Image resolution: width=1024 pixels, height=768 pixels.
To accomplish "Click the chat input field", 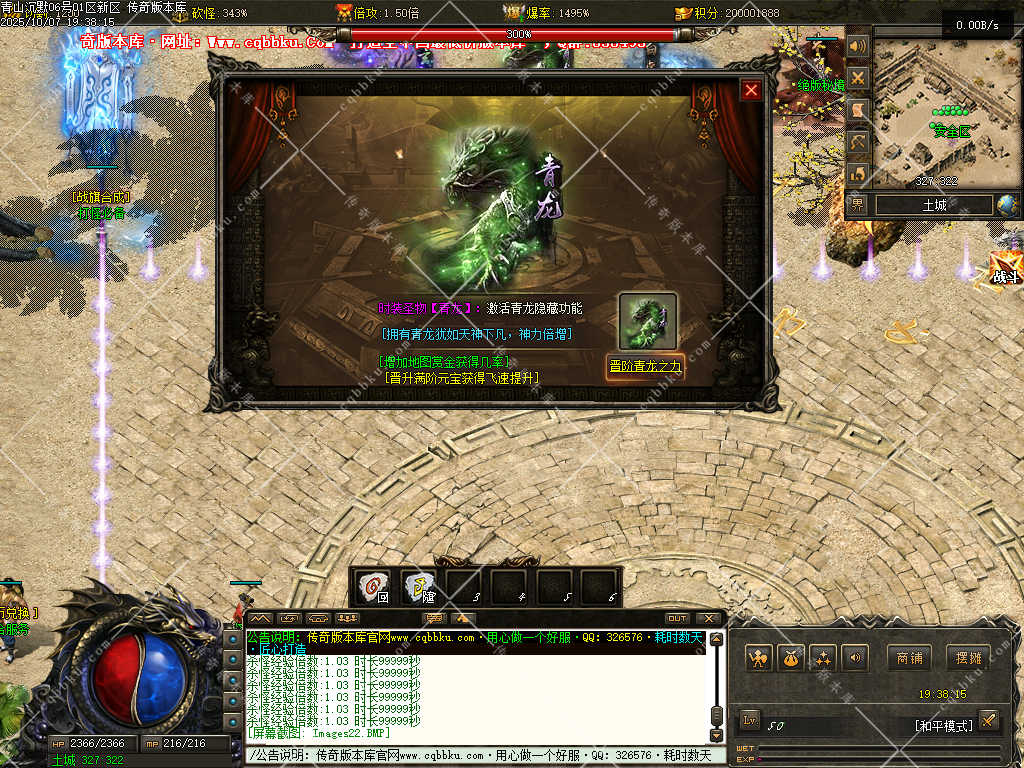I will pos(480,756).
